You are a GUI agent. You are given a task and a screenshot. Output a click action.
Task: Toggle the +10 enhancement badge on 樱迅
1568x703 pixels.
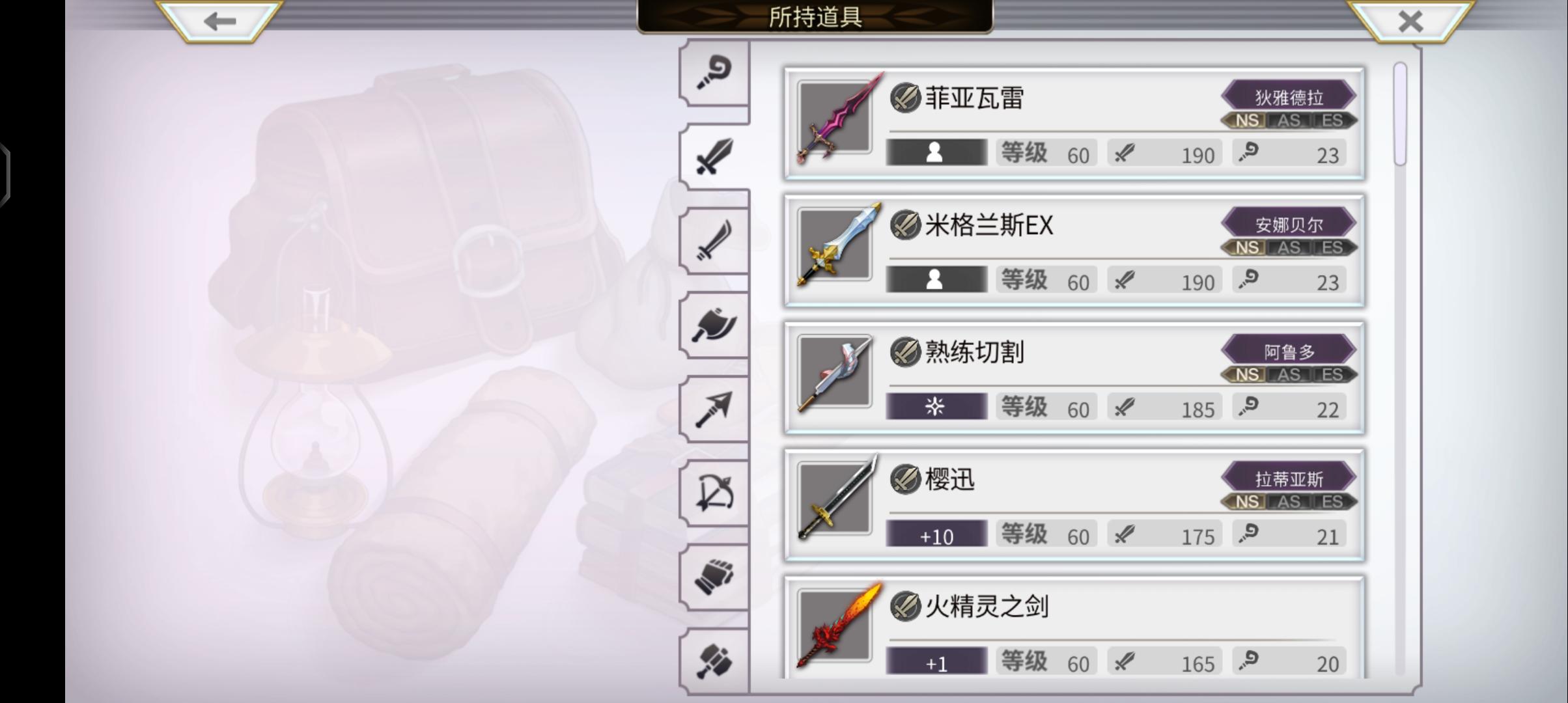[x=936, y=534]
